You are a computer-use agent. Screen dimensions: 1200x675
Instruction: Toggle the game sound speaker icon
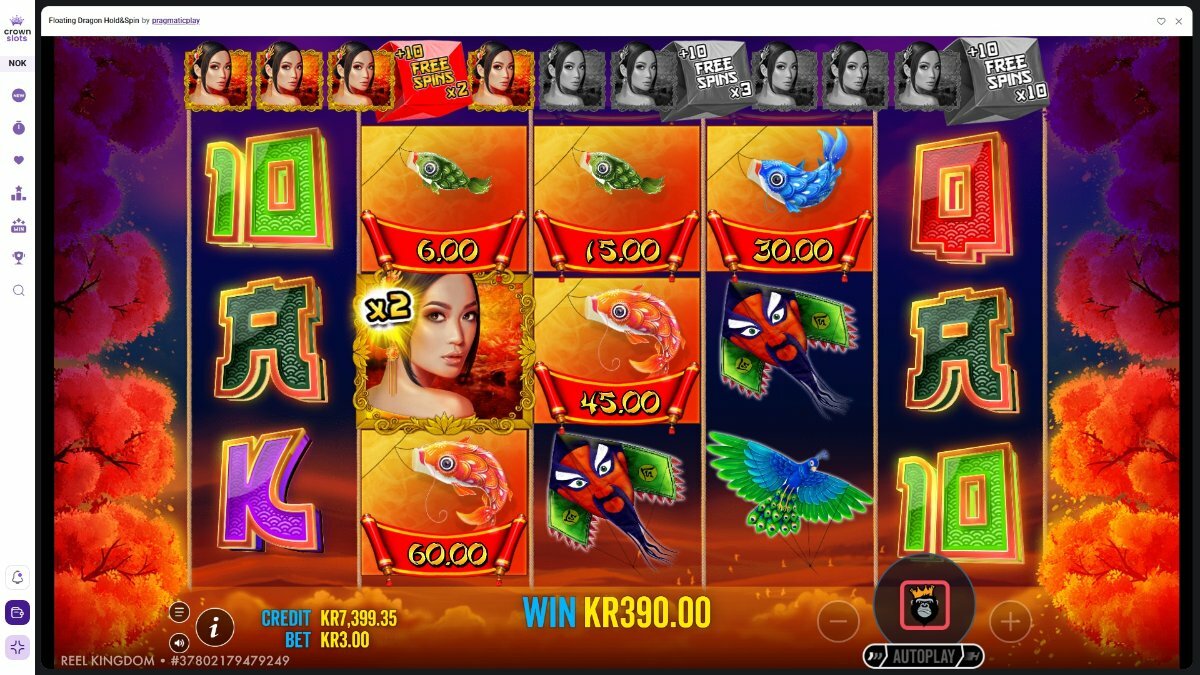click(179, 642)
